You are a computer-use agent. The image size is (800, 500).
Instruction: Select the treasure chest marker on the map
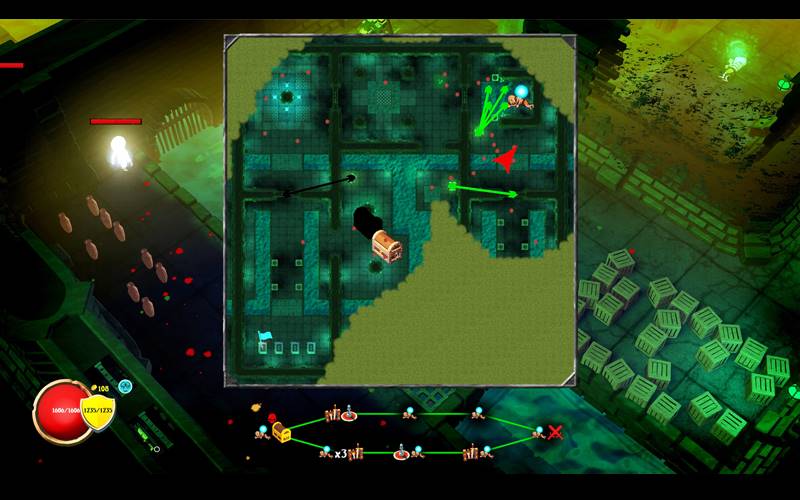tap(386, 245)
